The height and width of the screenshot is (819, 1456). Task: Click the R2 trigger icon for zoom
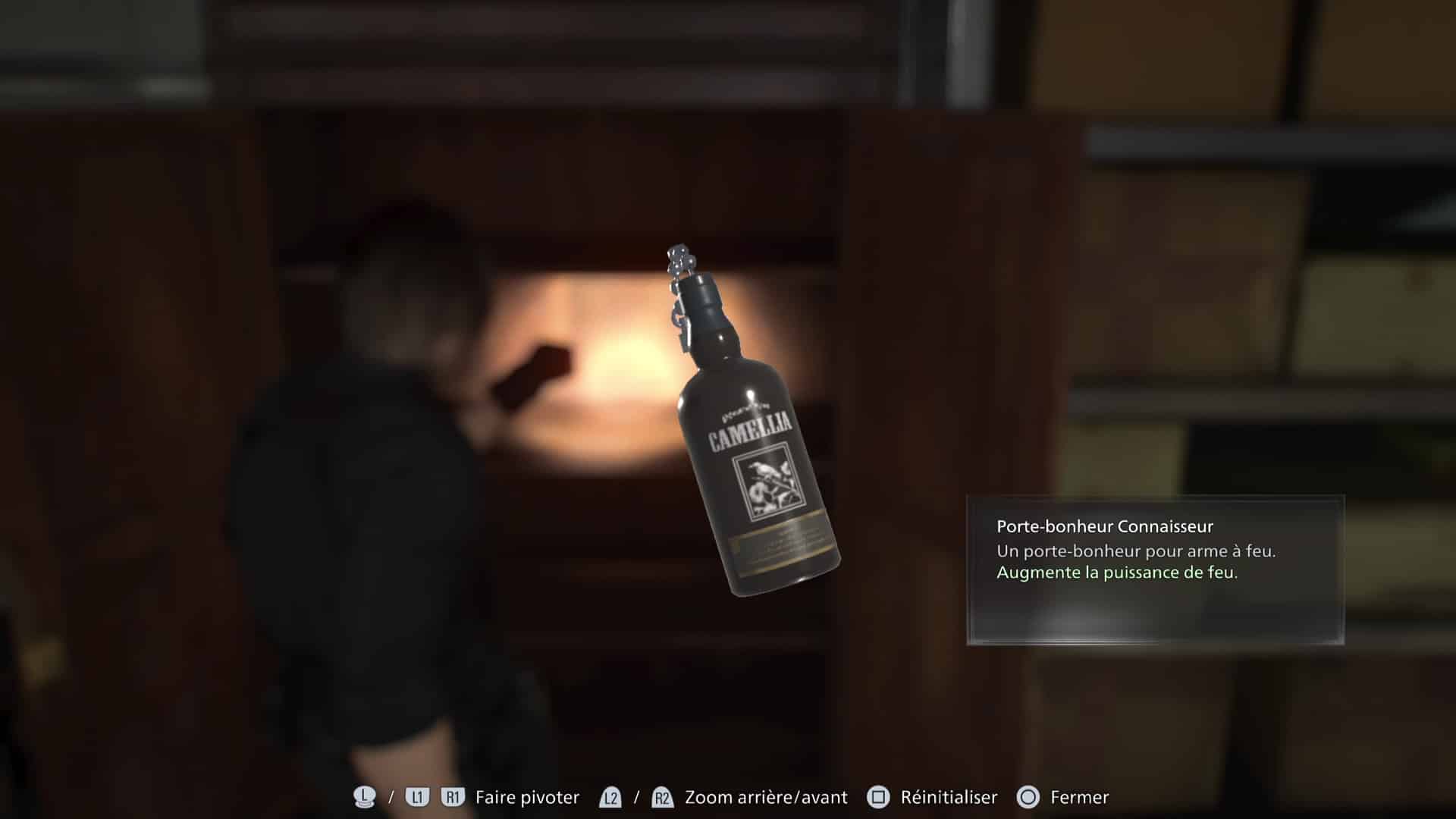coord(662,797)
